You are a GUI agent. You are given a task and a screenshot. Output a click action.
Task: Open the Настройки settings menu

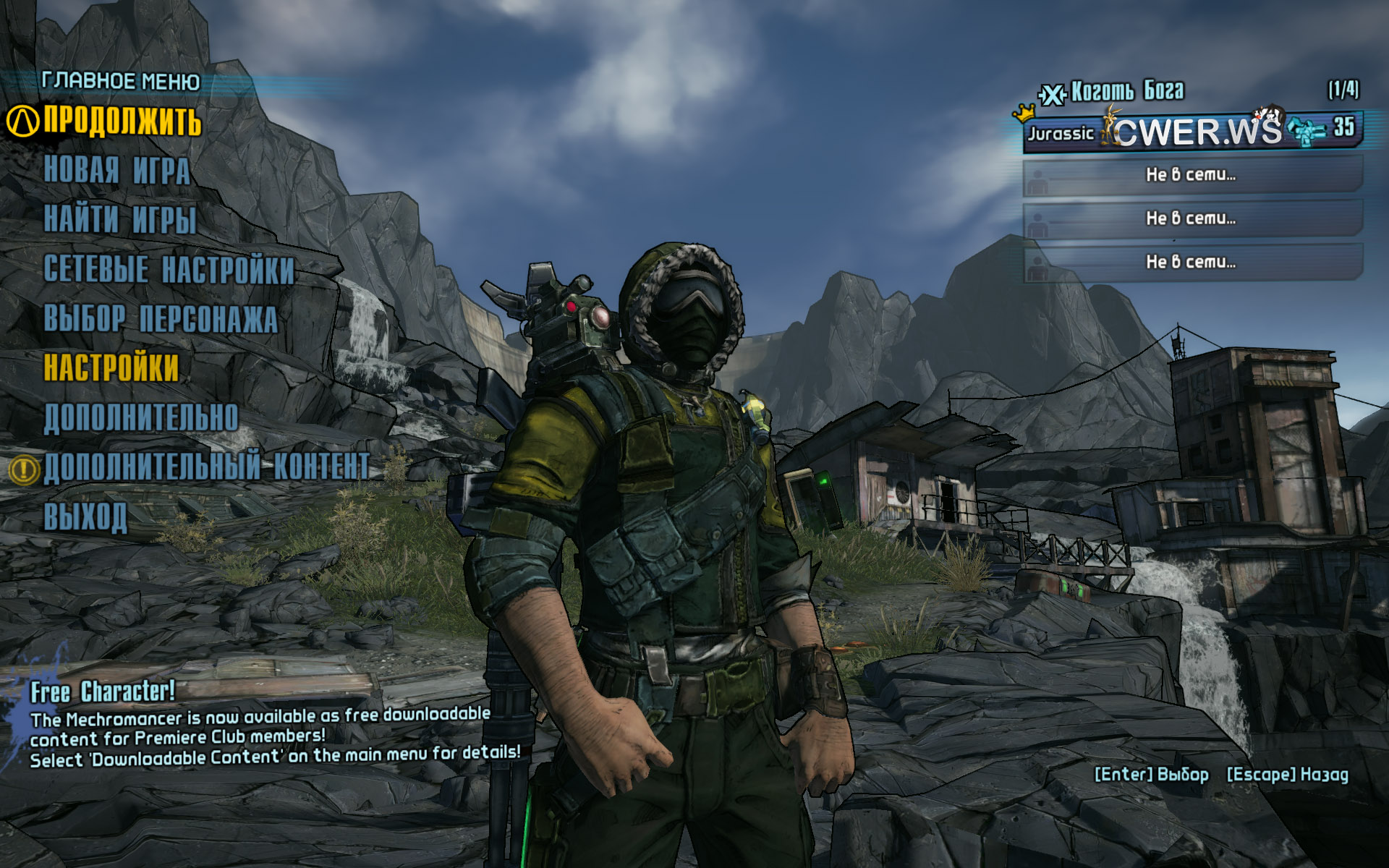tap(111, 367)
